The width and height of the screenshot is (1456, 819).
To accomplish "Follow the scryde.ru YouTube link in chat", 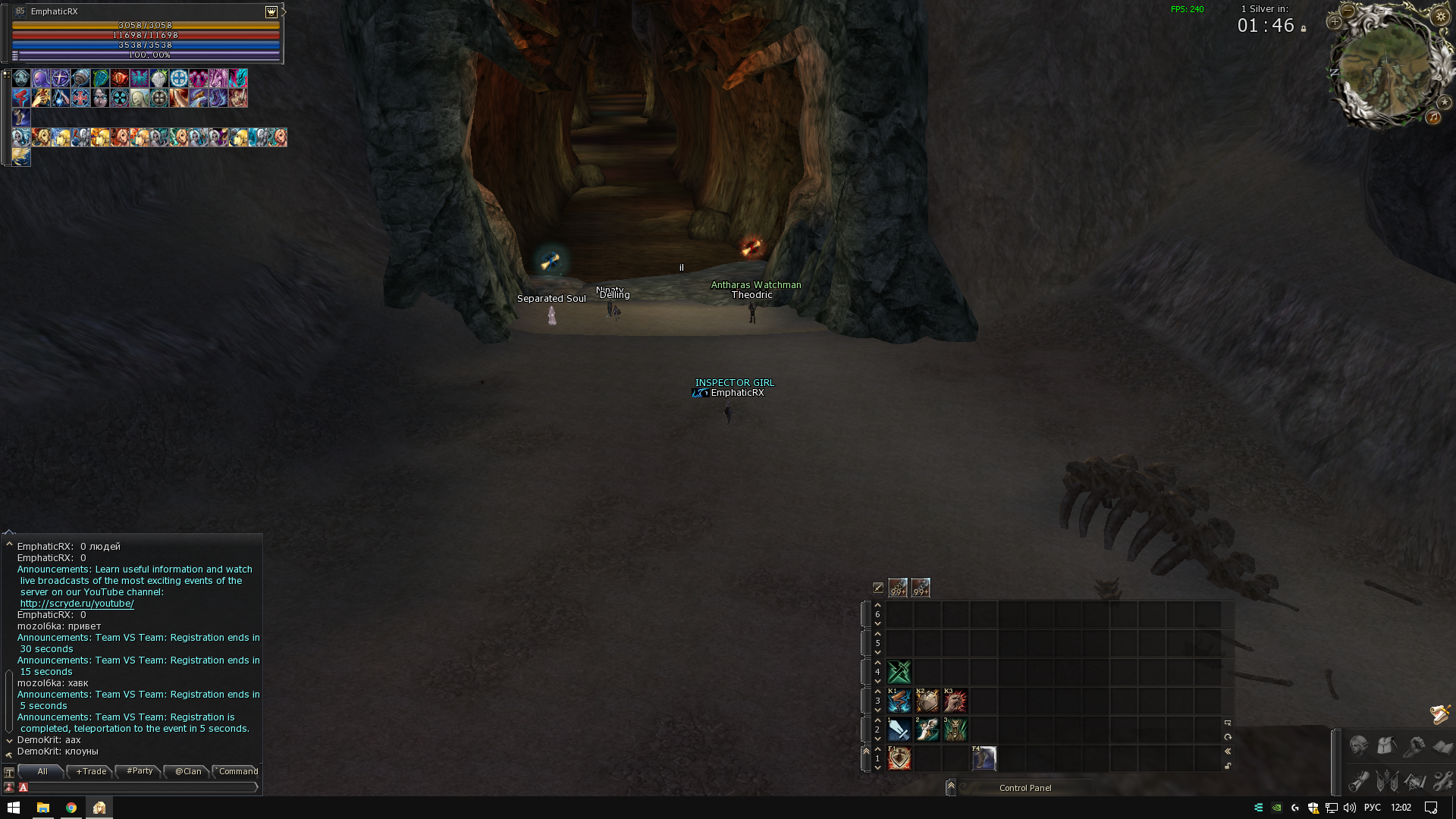I will [77, 604].
